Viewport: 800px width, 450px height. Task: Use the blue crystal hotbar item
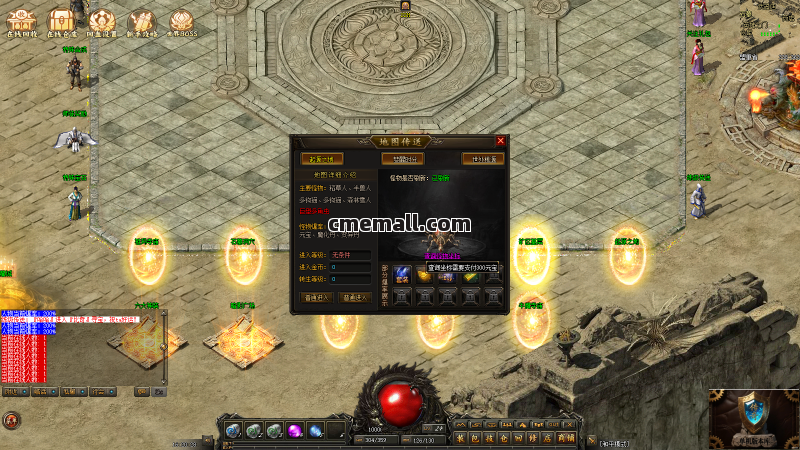click(x=315, y=430)
